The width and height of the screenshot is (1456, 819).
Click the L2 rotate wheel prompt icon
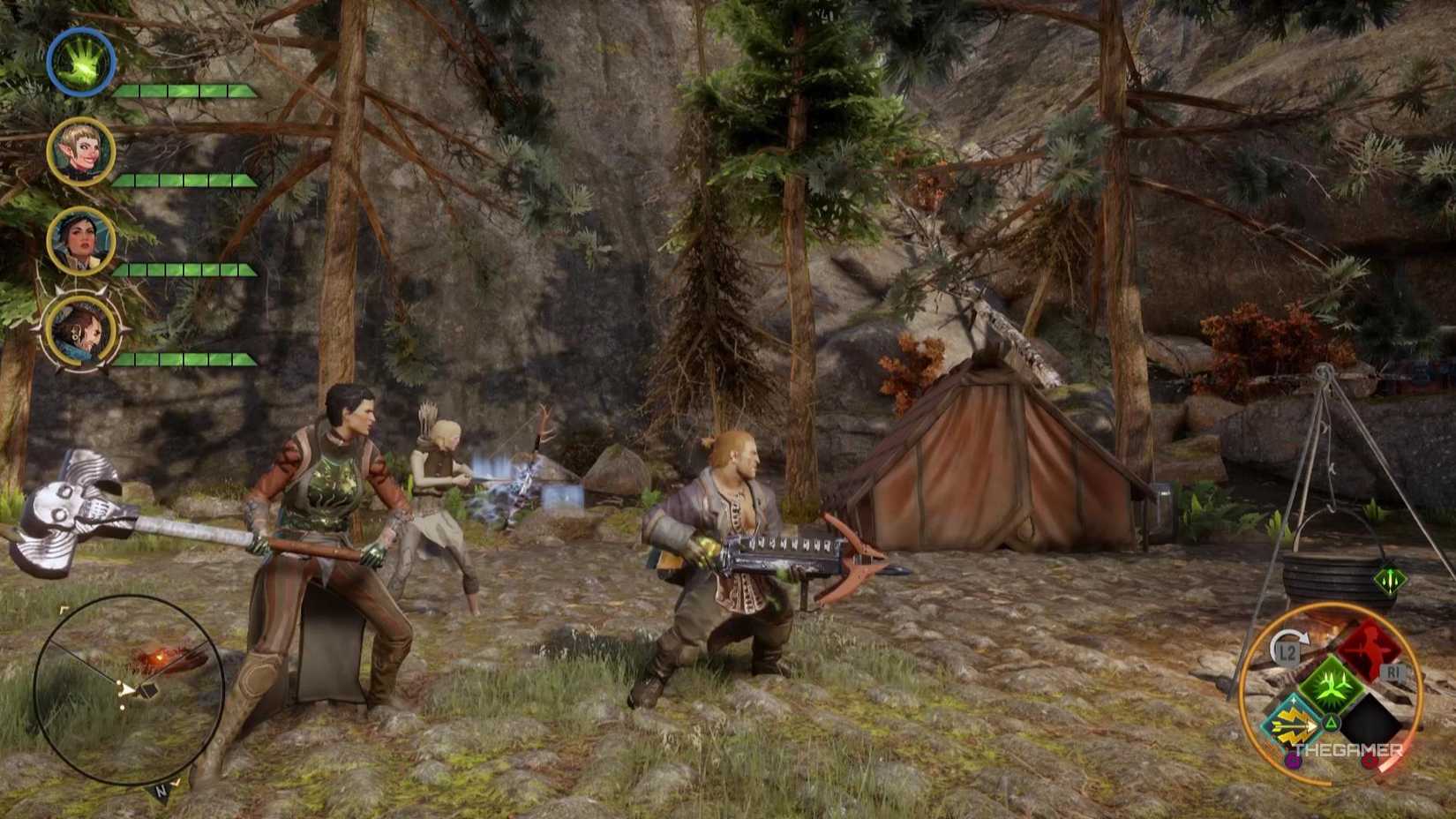pyautogui.click(x=1287, y=651)
